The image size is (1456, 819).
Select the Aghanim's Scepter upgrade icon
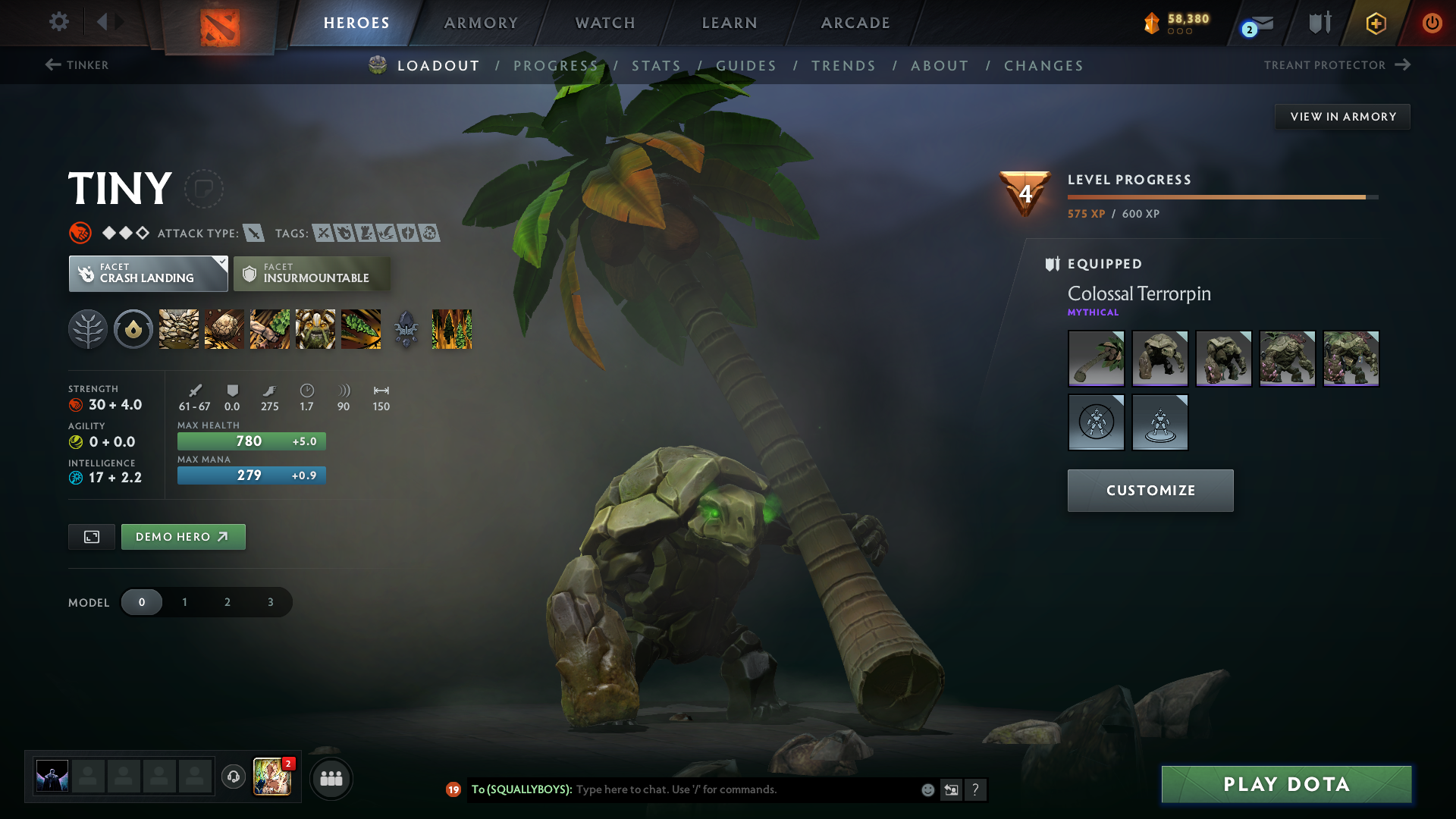(x=406, y=329)
